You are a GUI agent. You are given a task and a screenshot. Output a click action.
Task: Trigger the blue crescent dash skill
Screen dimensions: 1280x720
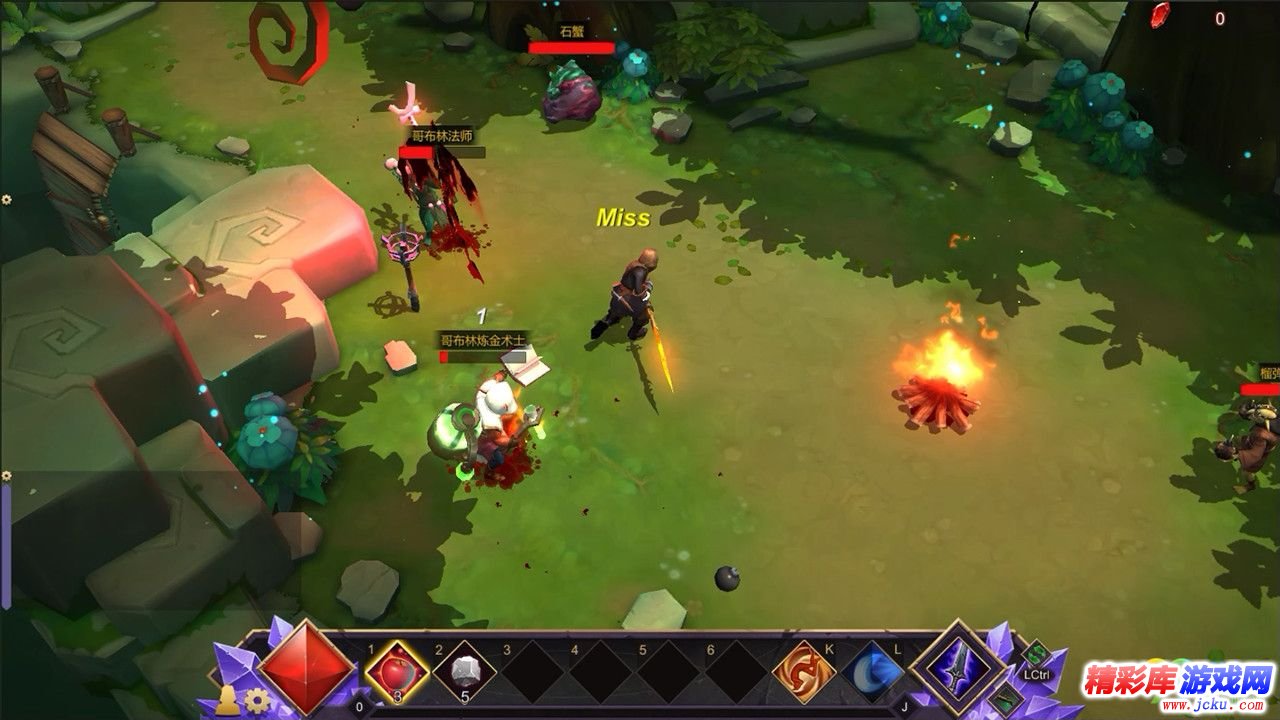872,671
